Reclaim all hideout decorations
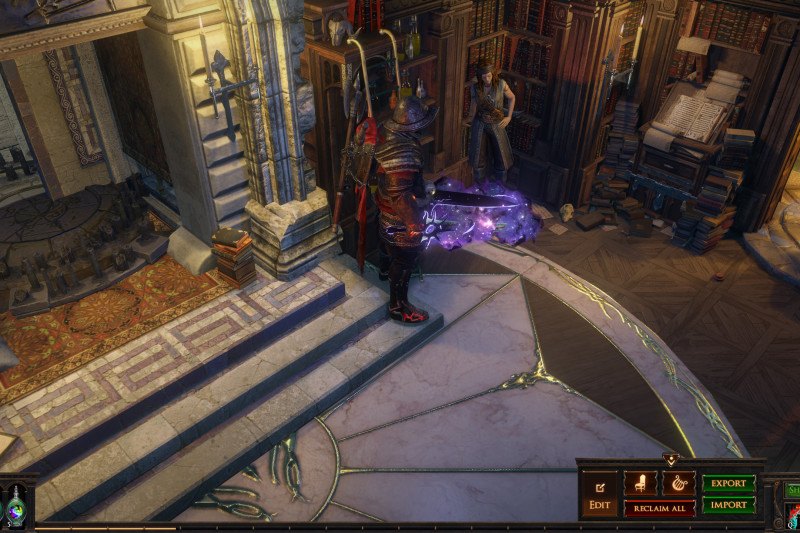Image resolution: width=800 pixels, height=533 pixels. (x=659, y=508)
